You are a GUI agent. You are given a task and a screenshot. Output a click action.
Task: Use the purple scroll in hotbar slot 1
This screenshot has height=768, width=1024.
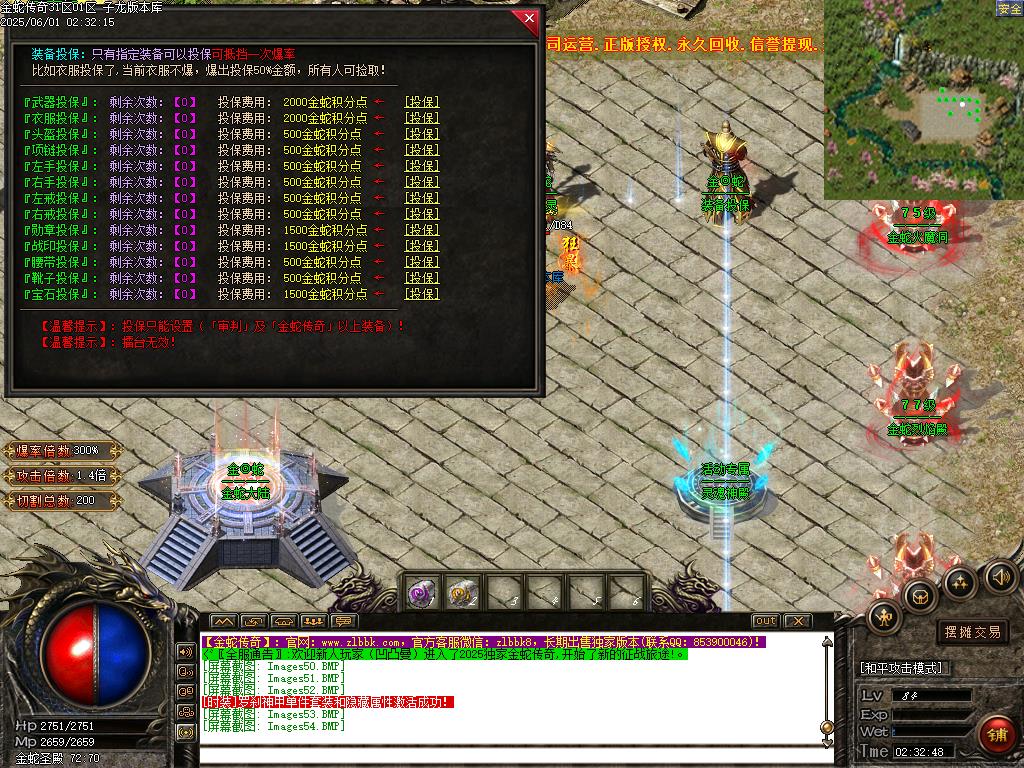(x=421, y=593)
